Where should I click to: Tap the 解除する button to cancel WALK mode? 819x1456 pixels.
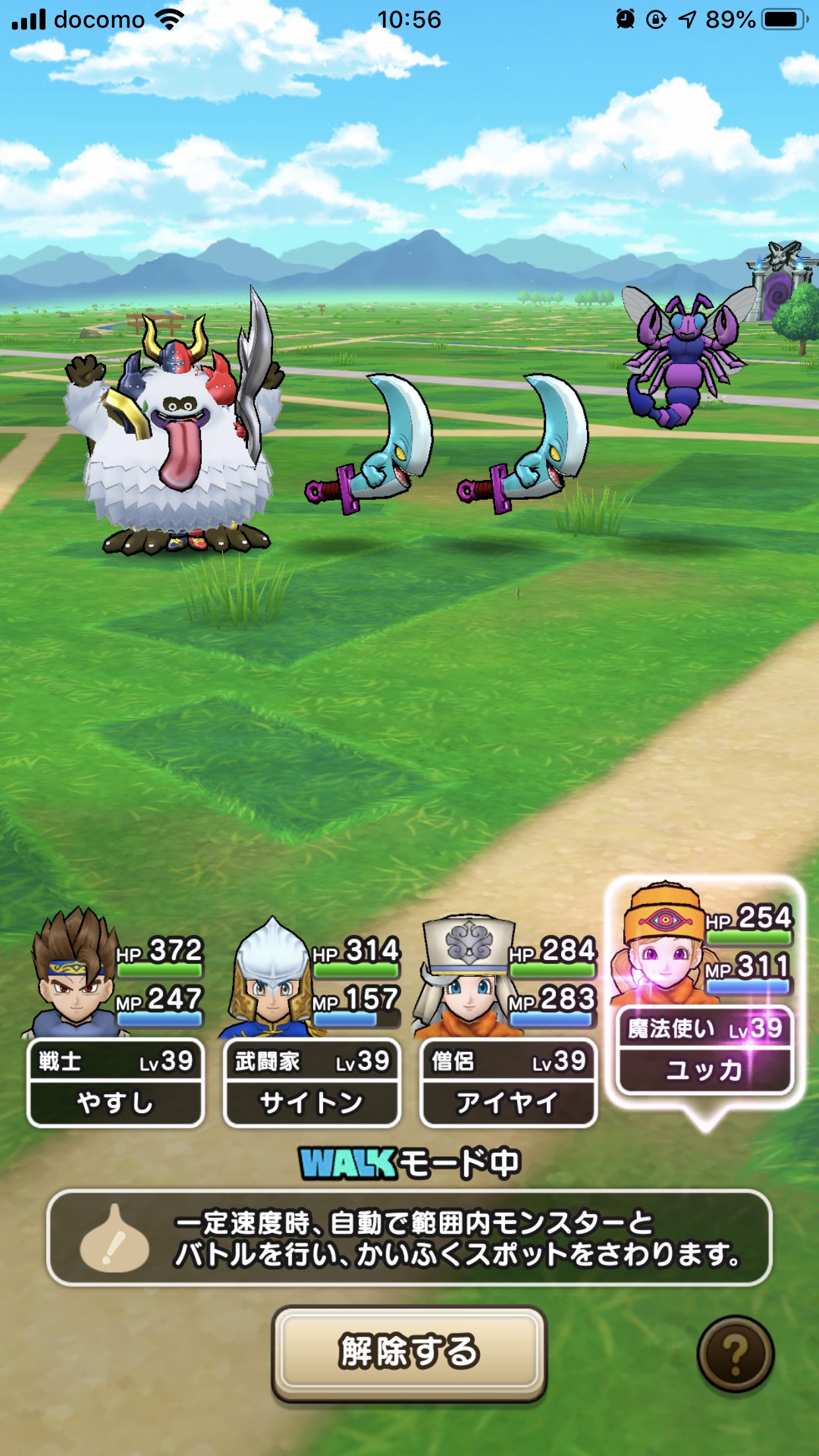409,1351
